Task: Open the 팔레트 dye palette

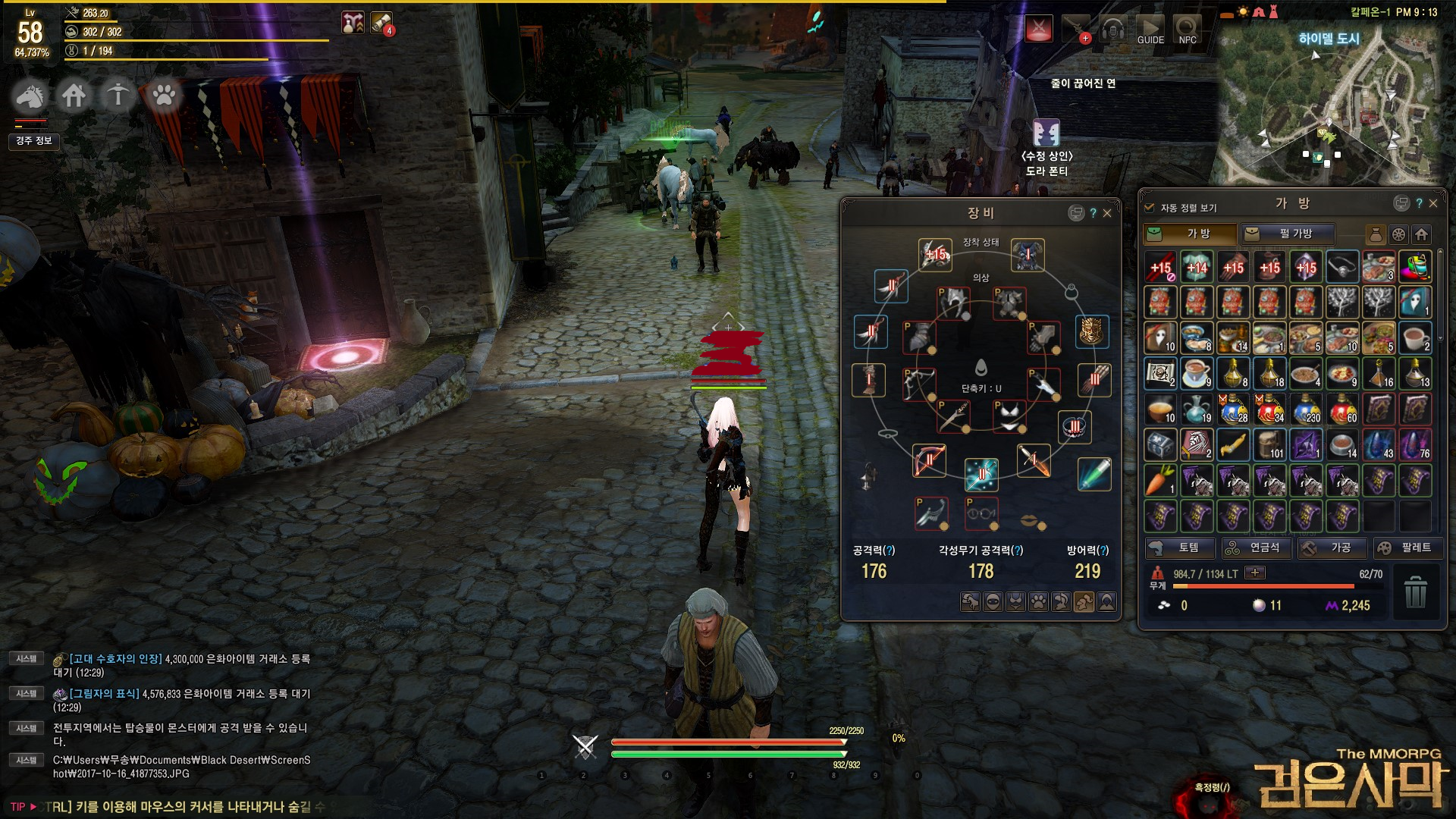Action: (x=1408, y=548)
